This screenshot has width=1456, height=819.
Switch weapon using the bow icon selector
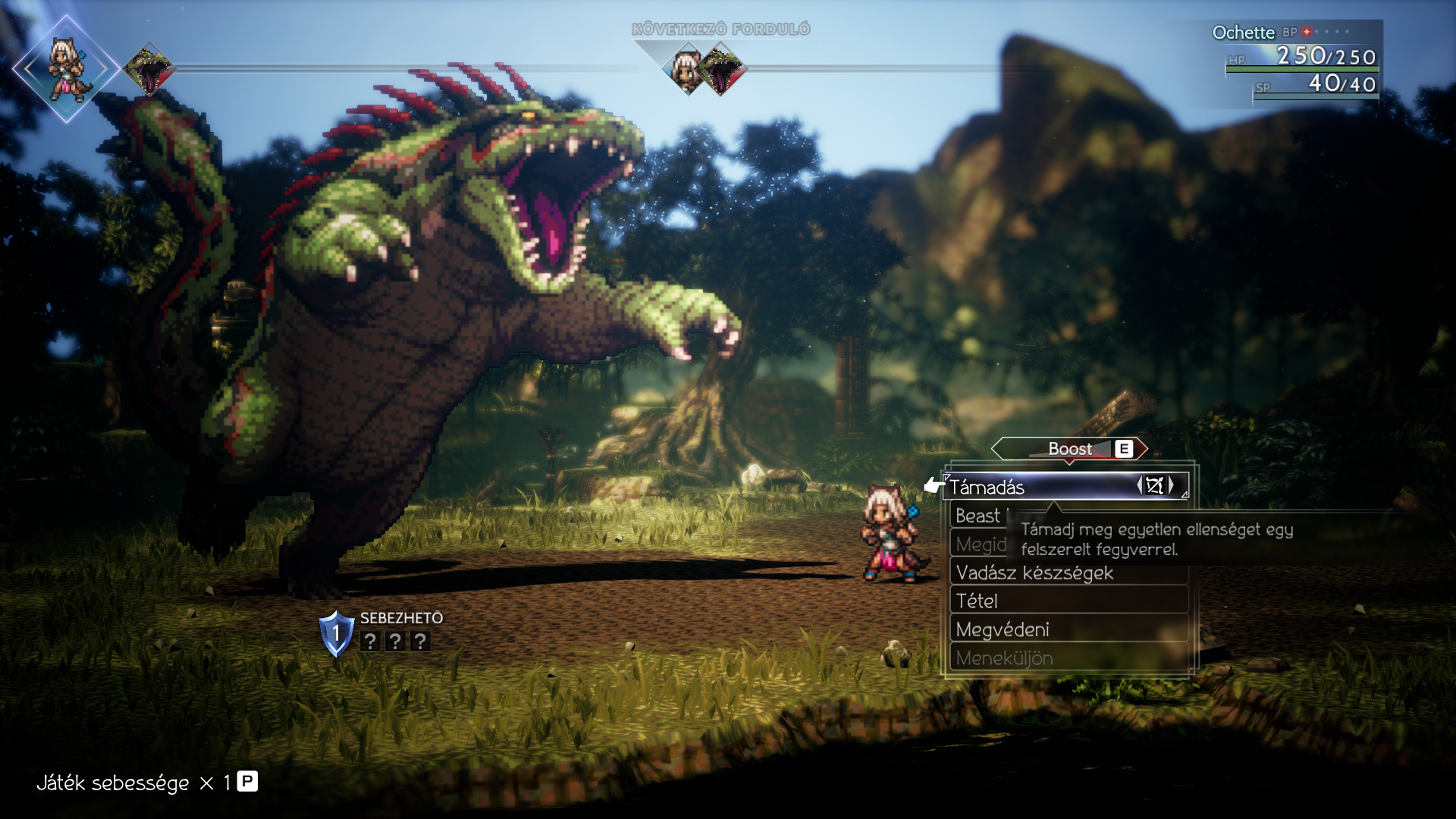point(1155,486)
